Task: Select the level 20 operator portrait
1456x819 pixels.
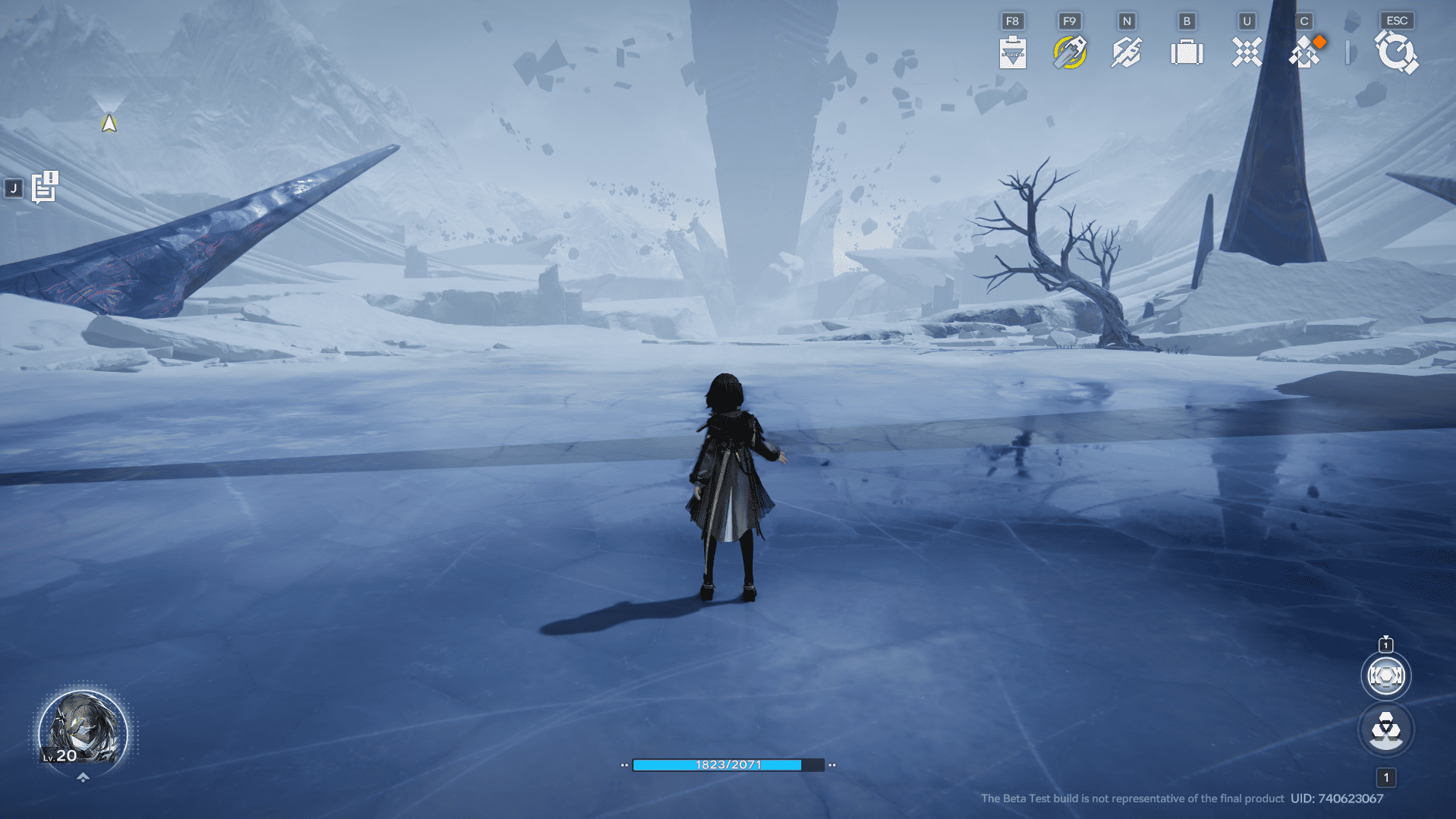Action: [x=83, y=730]
